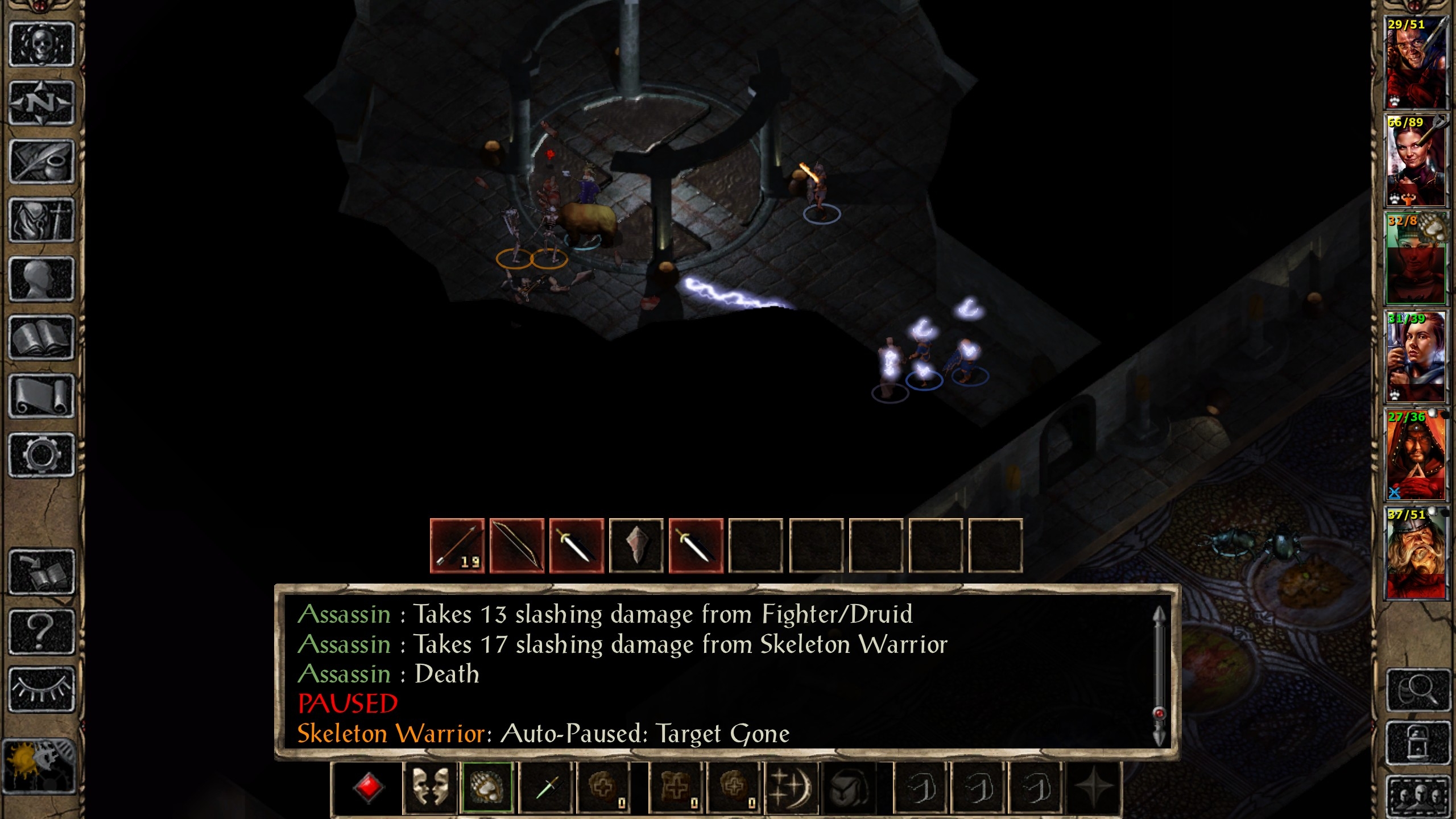Open special abilities with stars and moon icon
Image resolution: width=1456 pixels, height=819 pixels.
pyautogui.click(x=791, y=788)
